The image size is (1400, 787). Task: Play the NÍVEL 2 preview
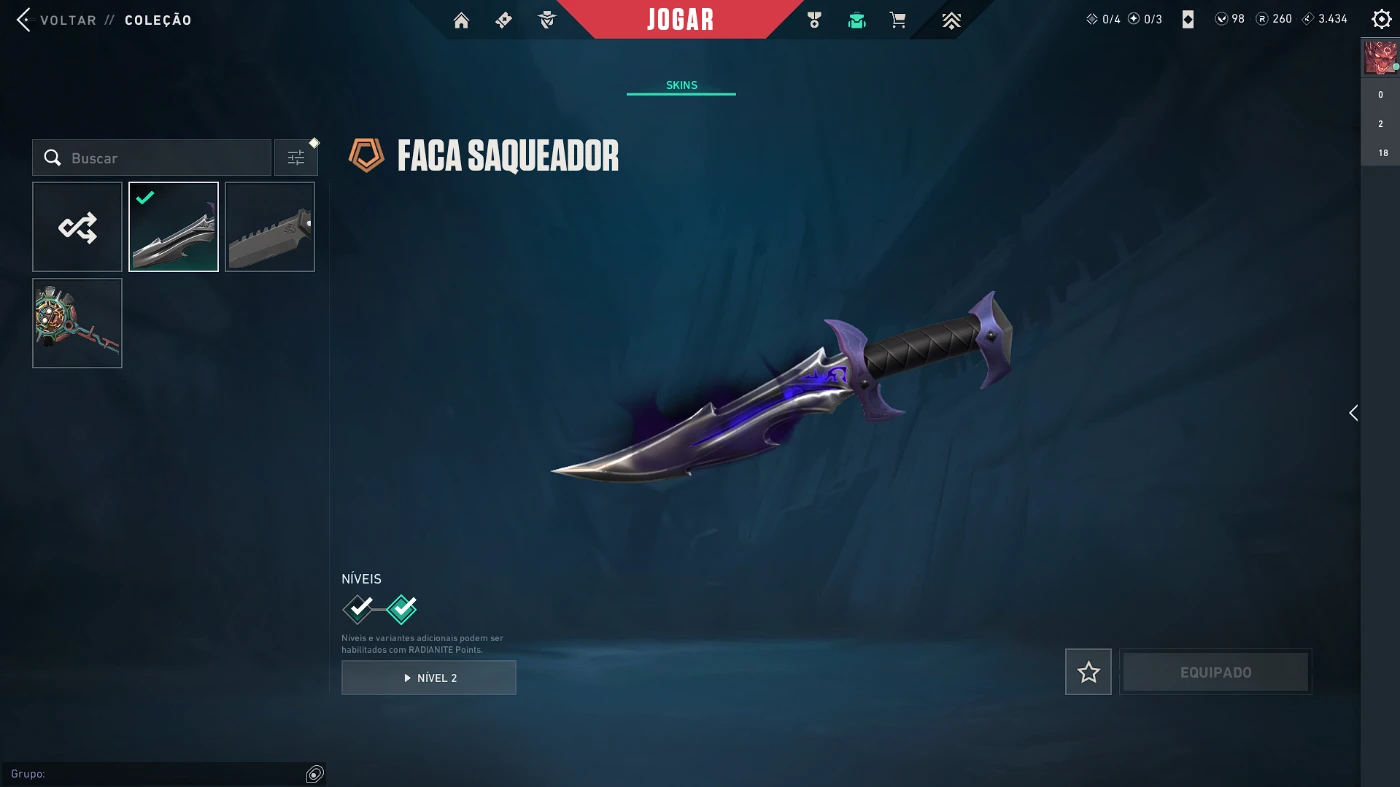coord(429,678)
